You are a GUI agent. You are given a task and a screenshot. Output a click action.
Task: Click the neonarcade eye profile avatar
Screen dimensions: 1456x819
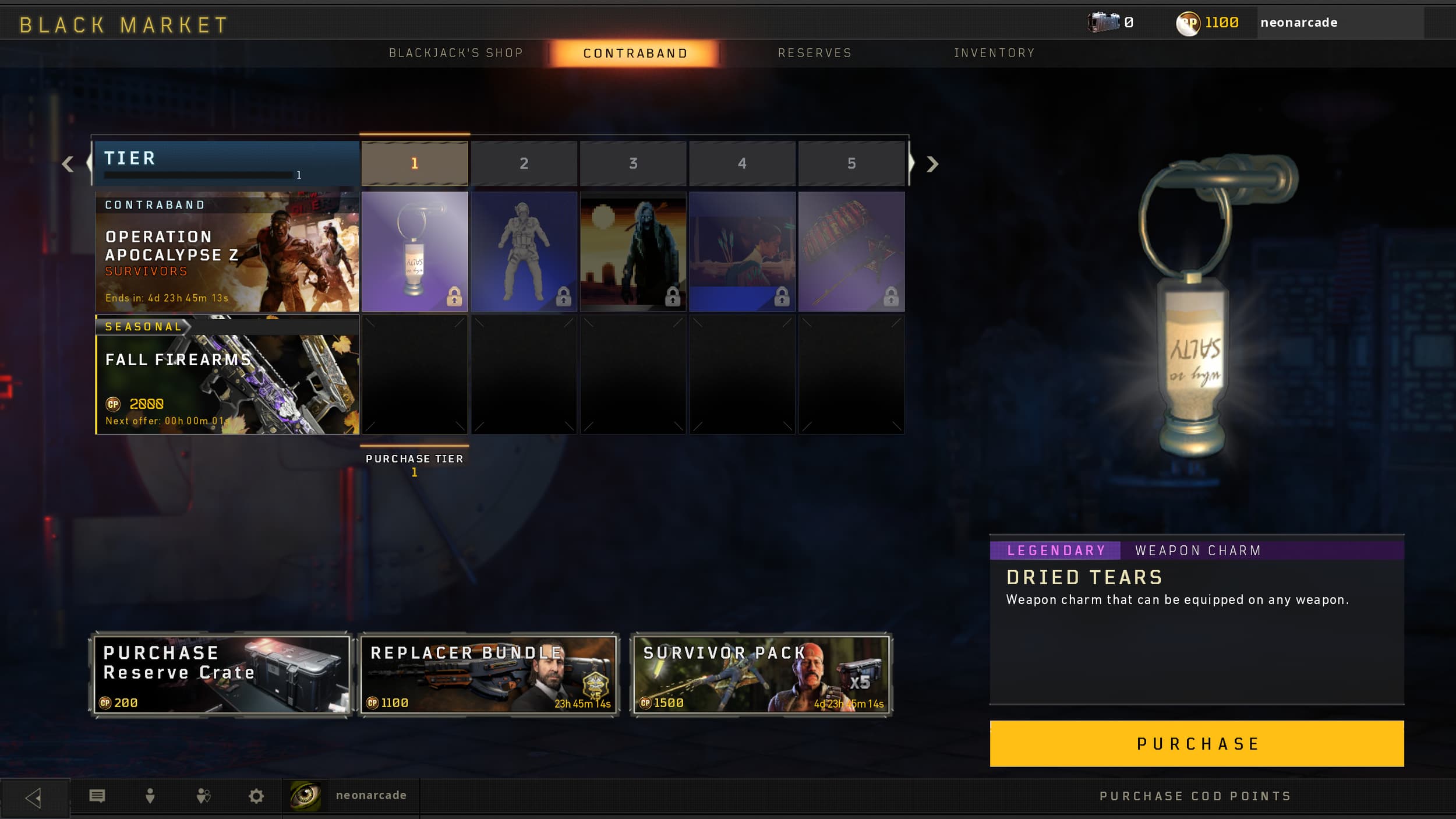307,795
